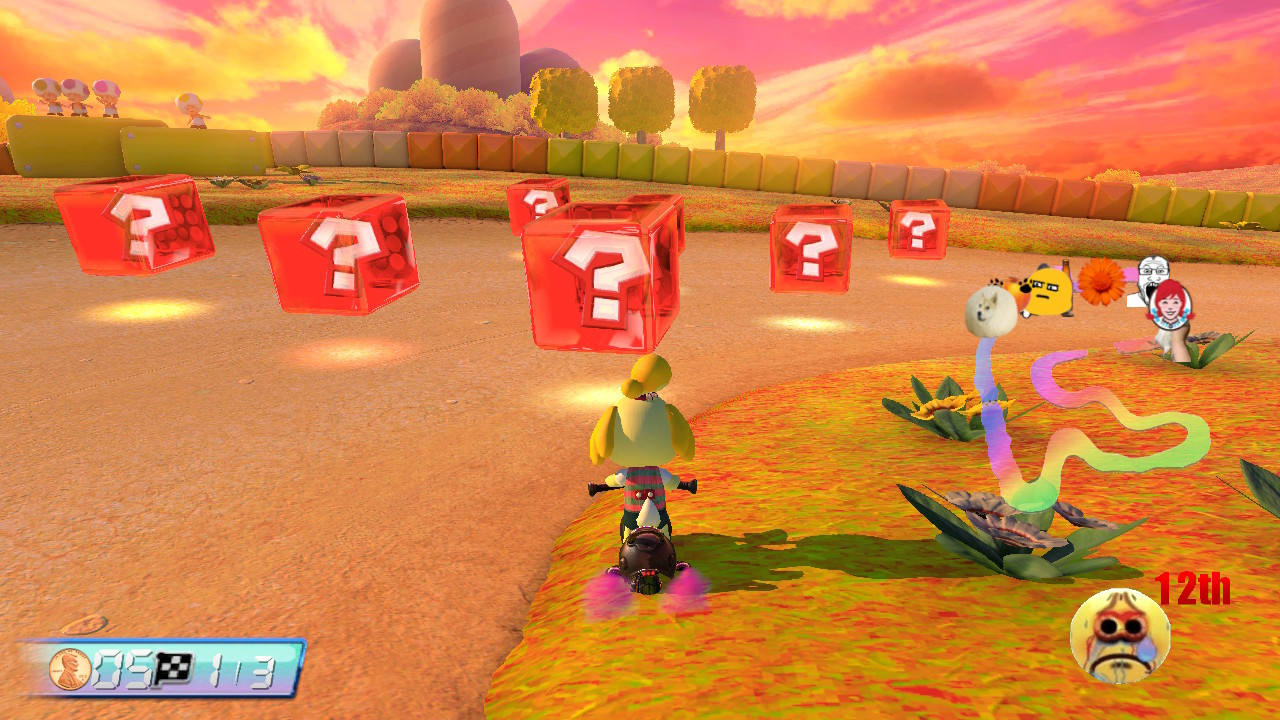Click the Wendy's logo racer

pos(1171,305)
